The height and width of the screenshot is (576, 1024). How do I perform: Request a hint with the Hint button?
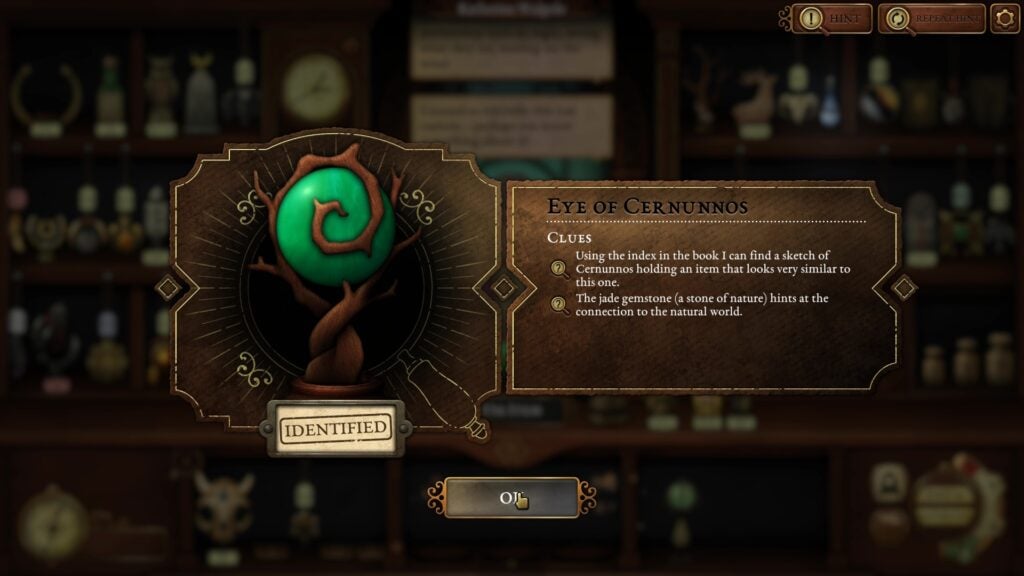pyautogui.click(x=832, y=18)
